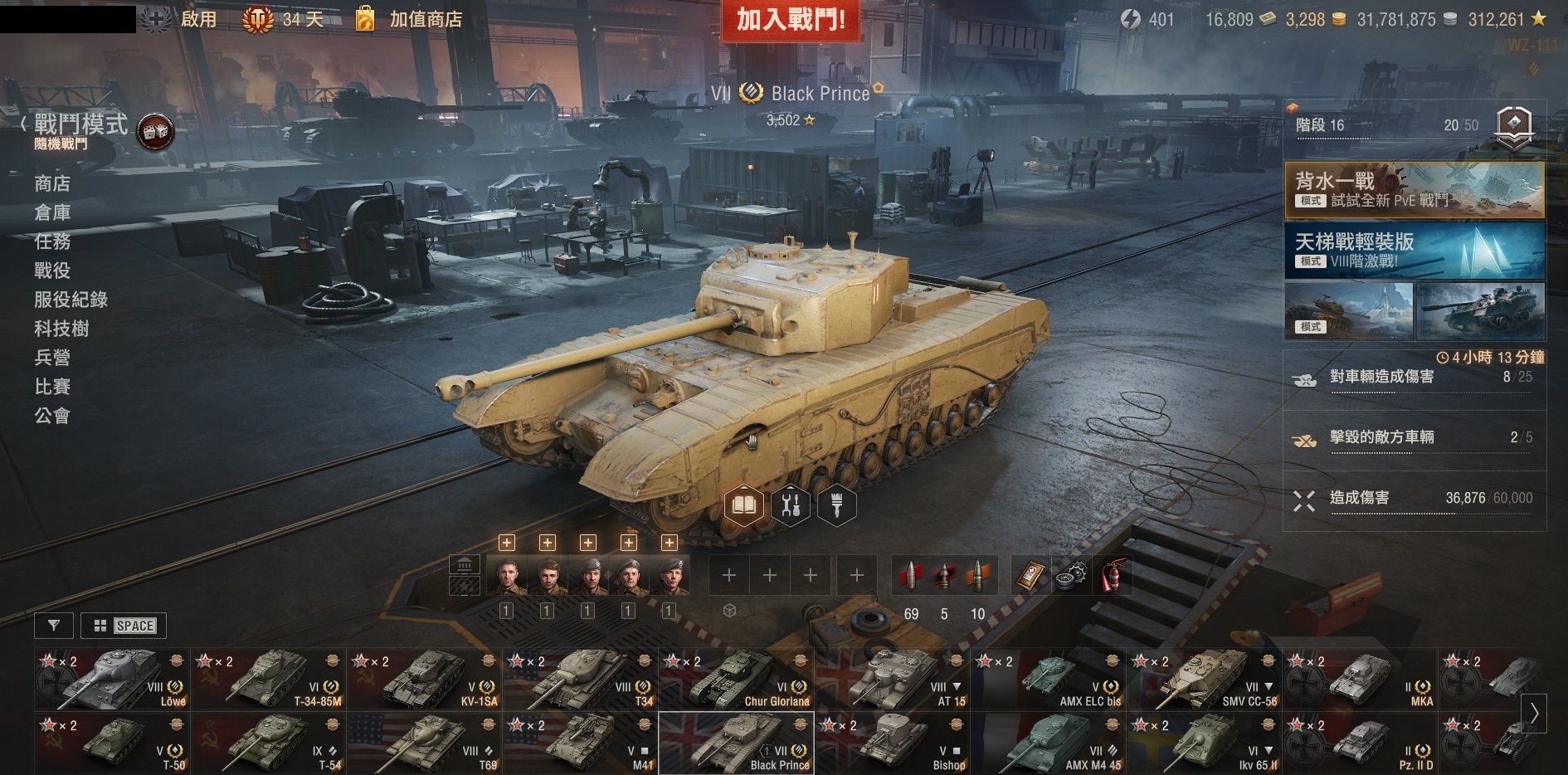Screen dimensions: 1568x775
Task: Click the fire extinguisher consumable slot
Action: [x=1113, y=576]
